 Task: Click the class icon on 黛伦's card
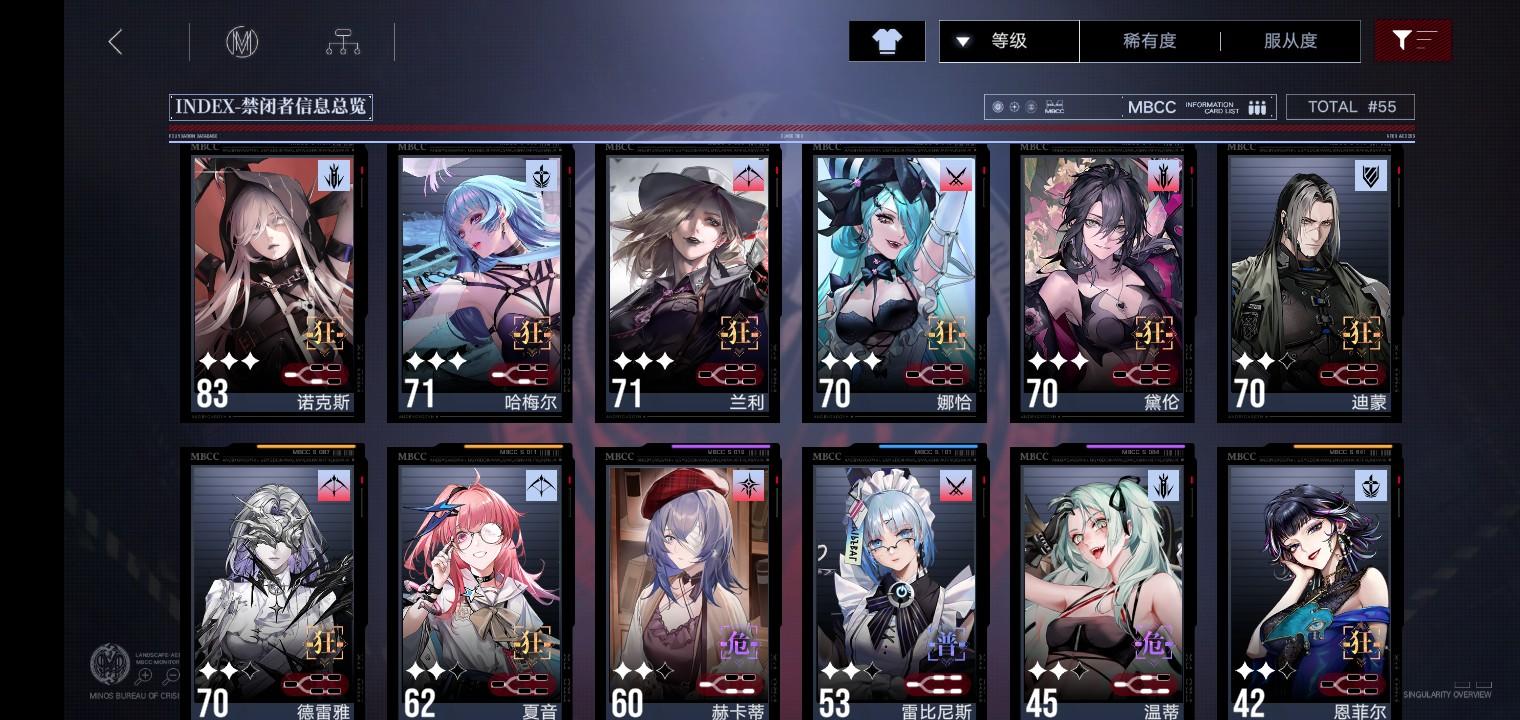coord(1163,176)
